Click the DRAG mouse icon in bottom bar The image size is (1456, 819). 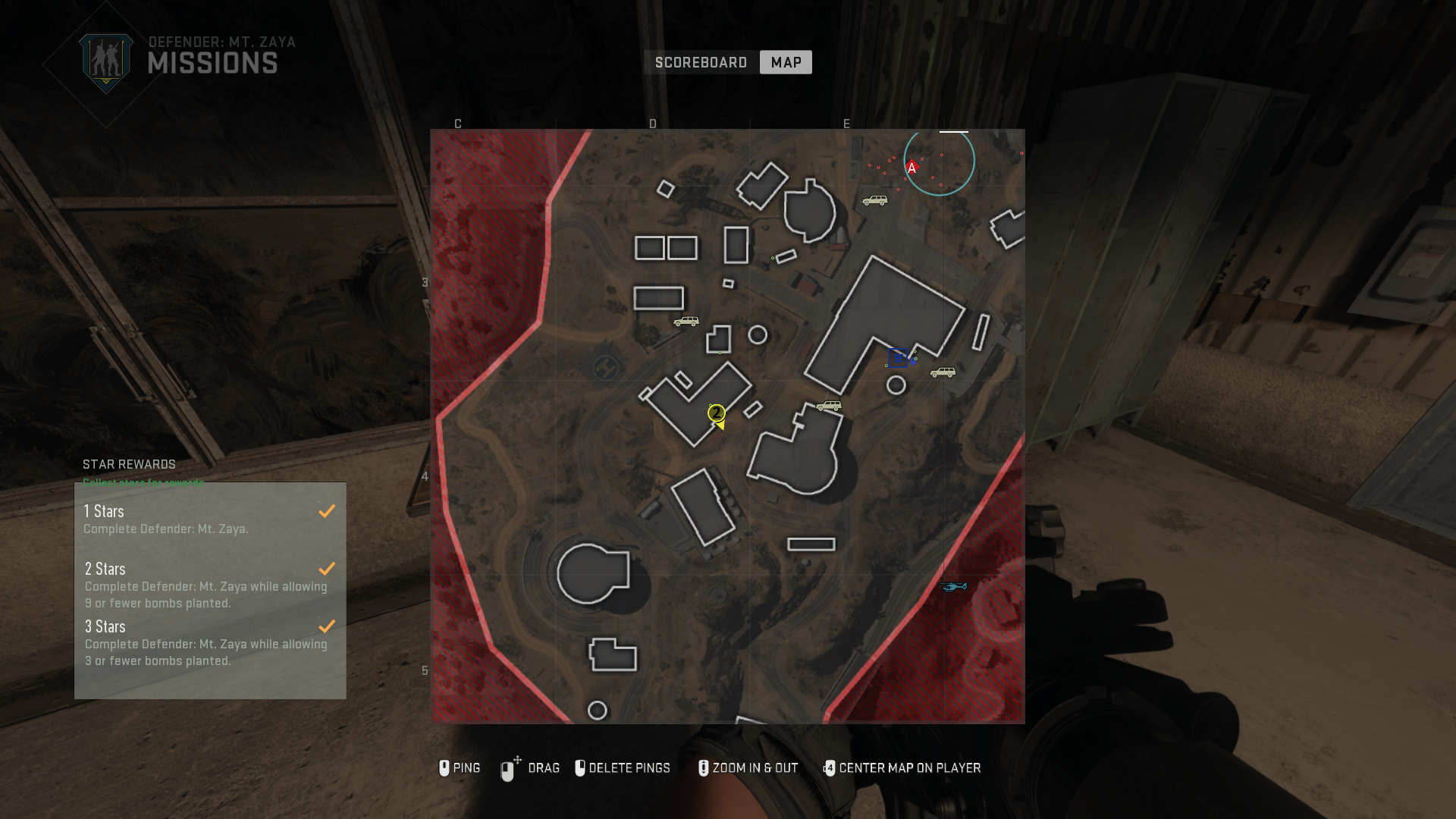tap(508, 768)
